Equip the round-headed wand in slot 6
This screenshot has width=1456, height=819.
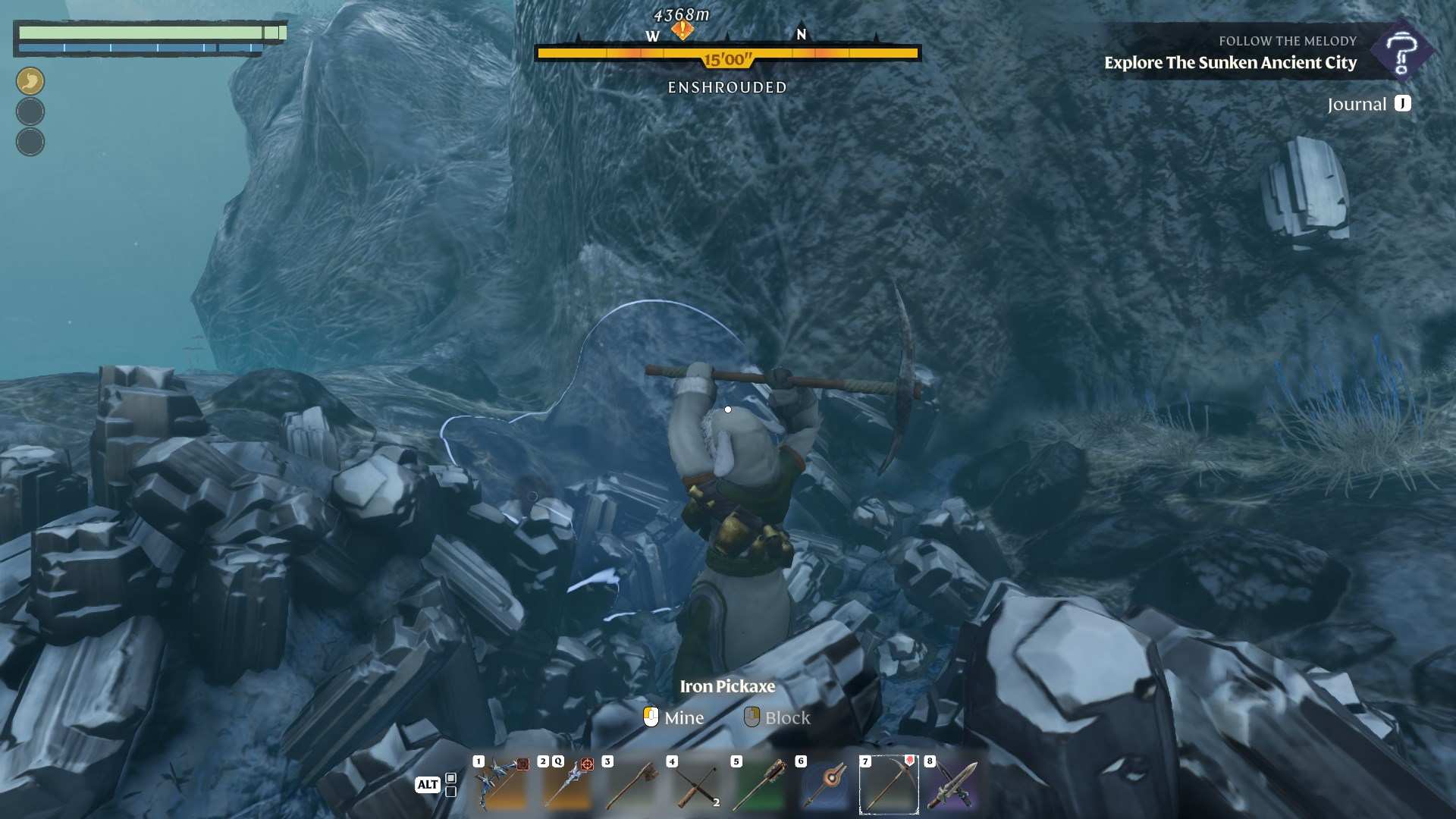pos(824,784)
